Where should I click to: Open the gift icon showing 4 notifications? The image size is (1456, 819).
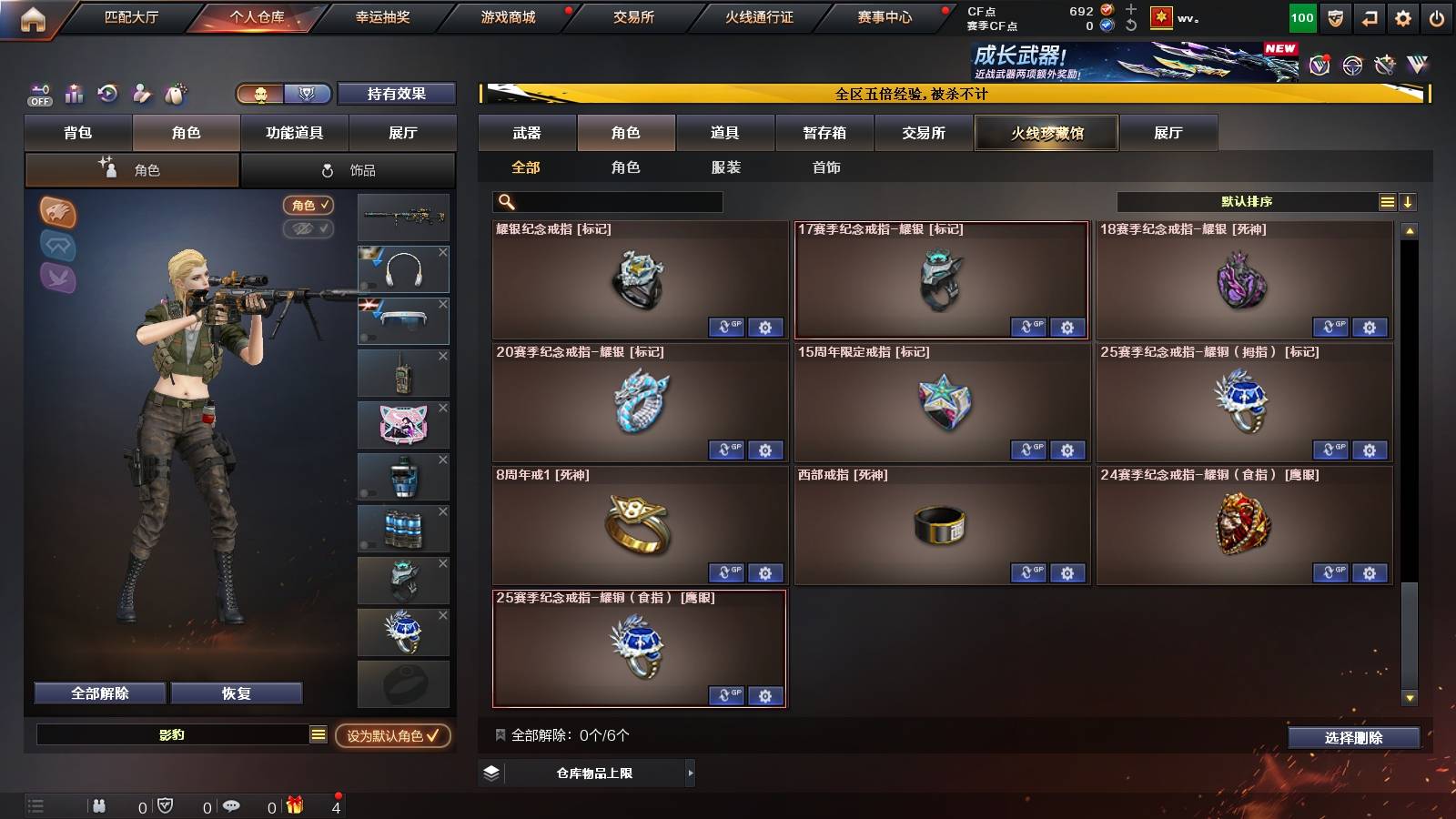coord(293,805)
